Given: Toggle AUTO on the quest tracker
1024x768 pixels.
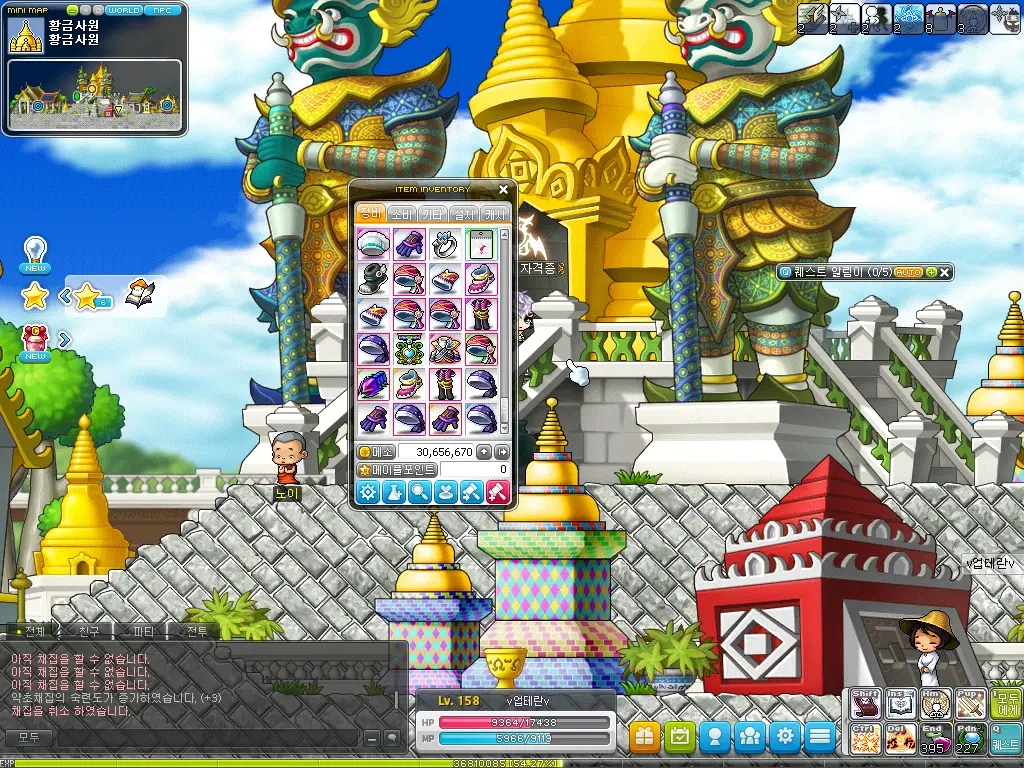Looking at the screenshot, I should [908, 272].
